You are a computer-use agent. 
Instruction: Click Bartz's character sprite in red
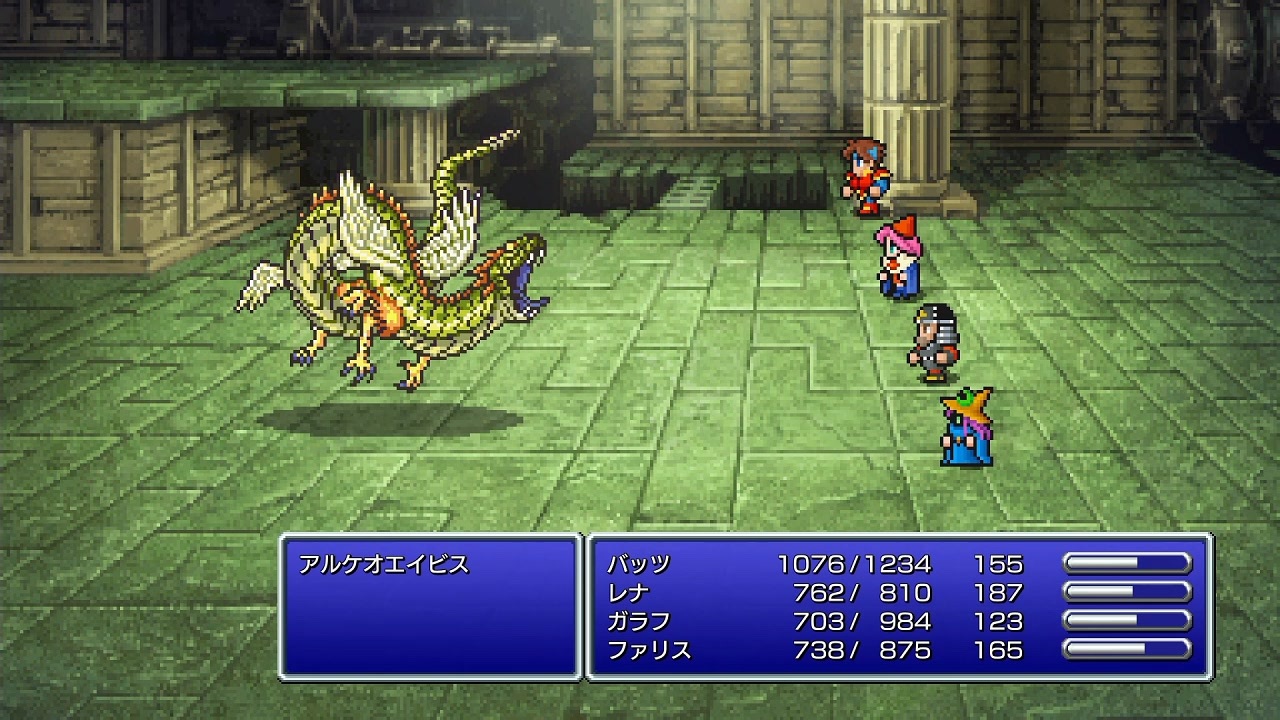[x=862, y=175]
